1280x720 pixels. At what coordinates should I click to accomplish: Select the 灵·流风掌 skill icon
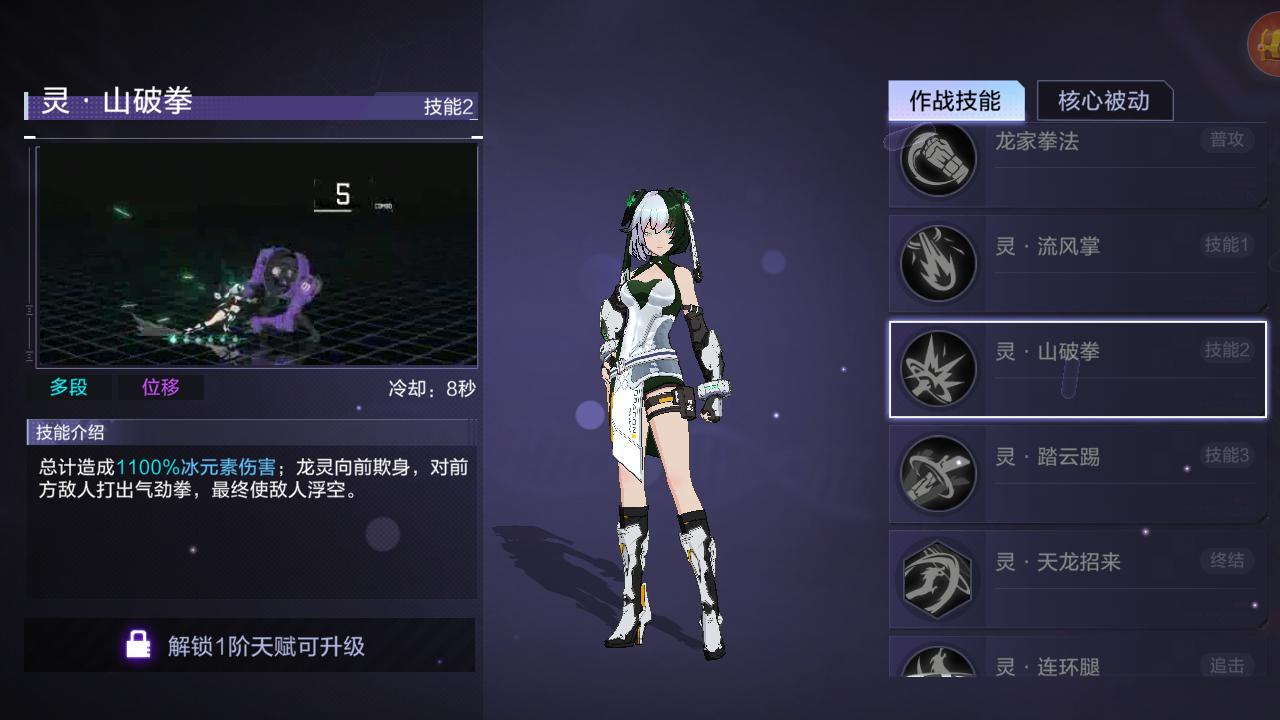938,263
